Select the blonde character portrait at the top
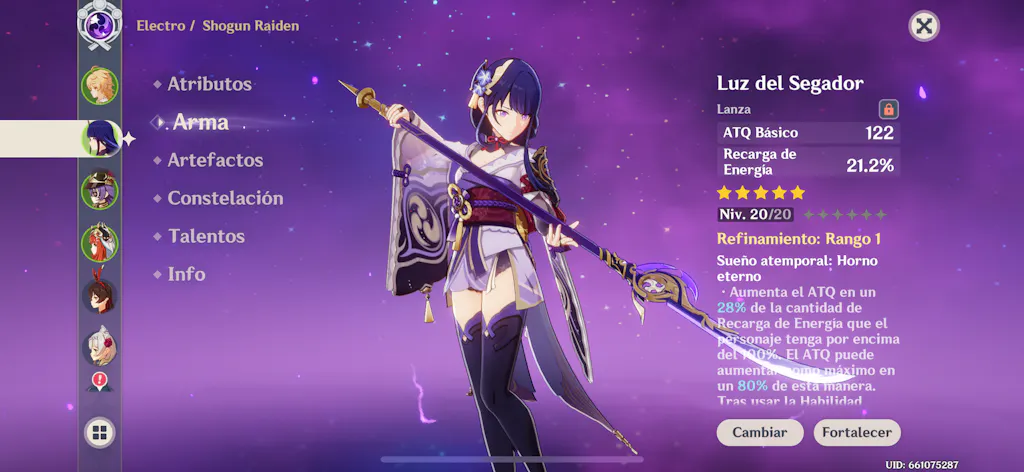 pos(100,85)
